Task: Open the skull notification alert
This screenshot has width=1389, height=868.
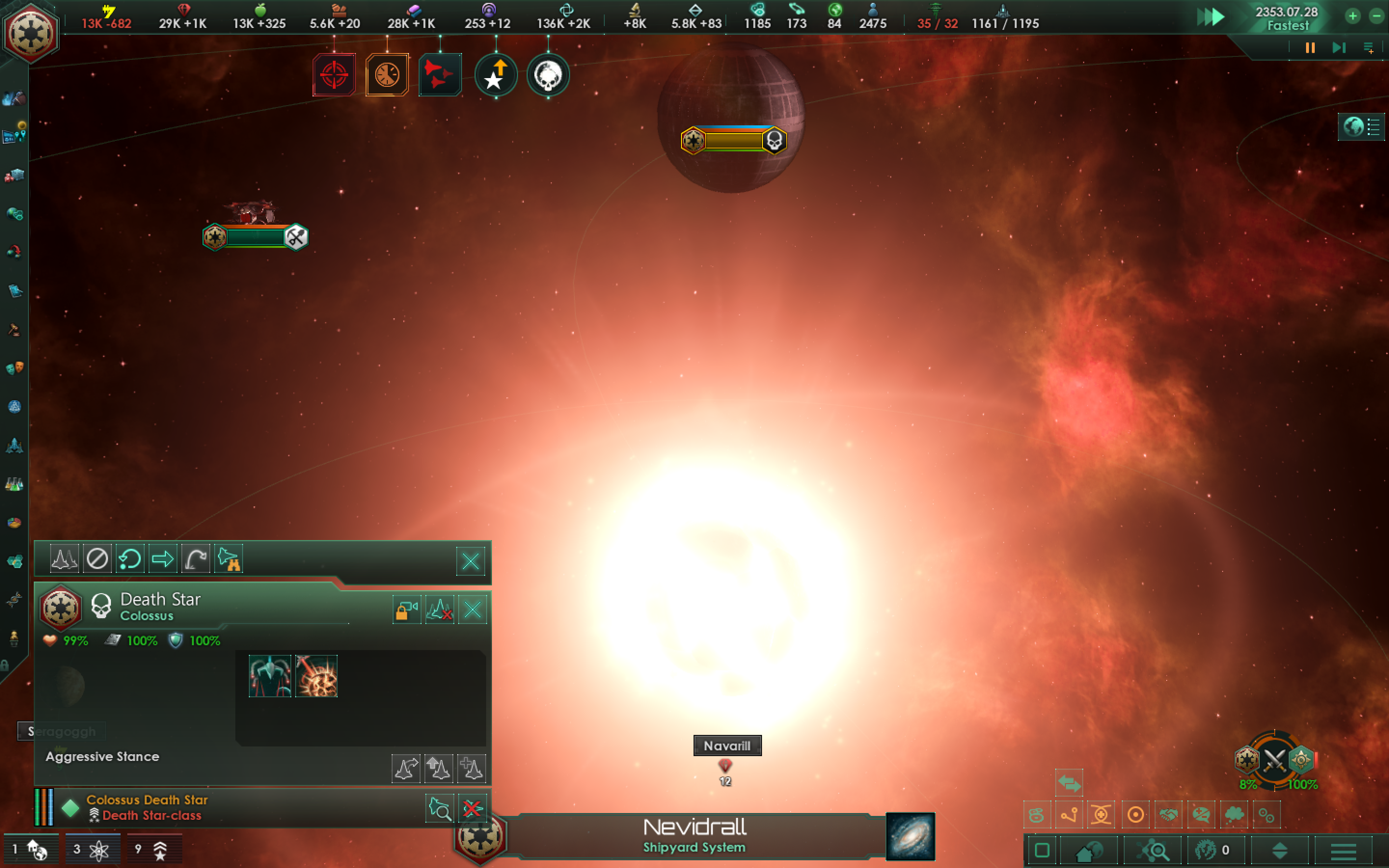Action: click(547, 75)
